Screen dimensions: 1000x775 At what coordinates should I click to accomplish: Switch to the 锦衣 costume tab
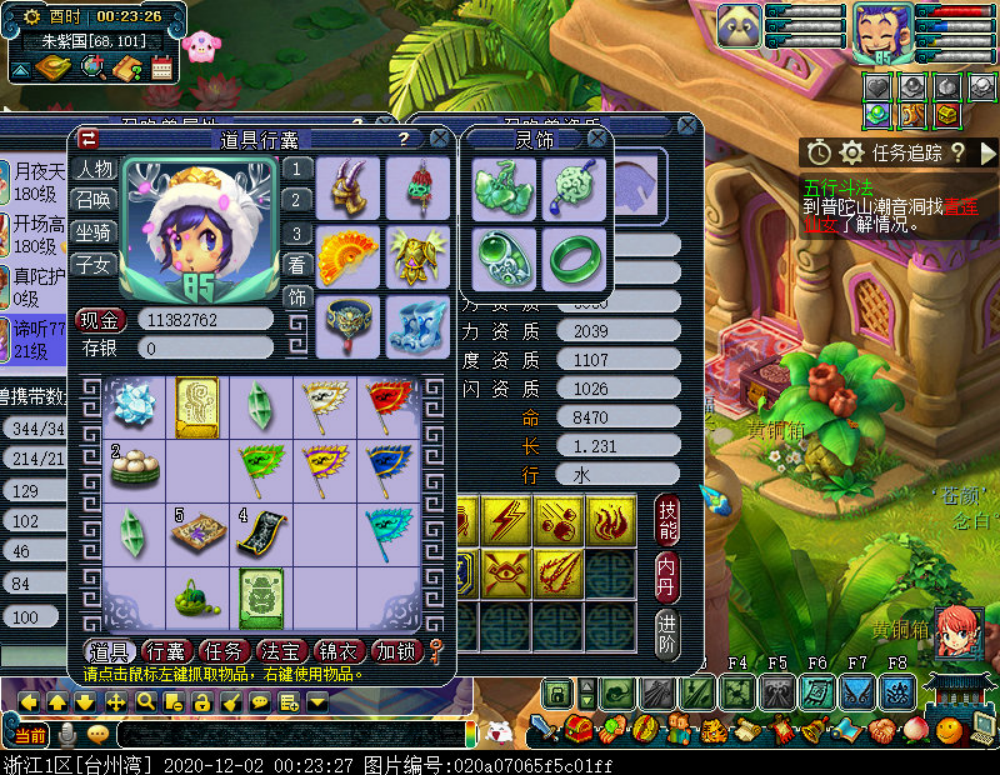click(x=338, y=652)
